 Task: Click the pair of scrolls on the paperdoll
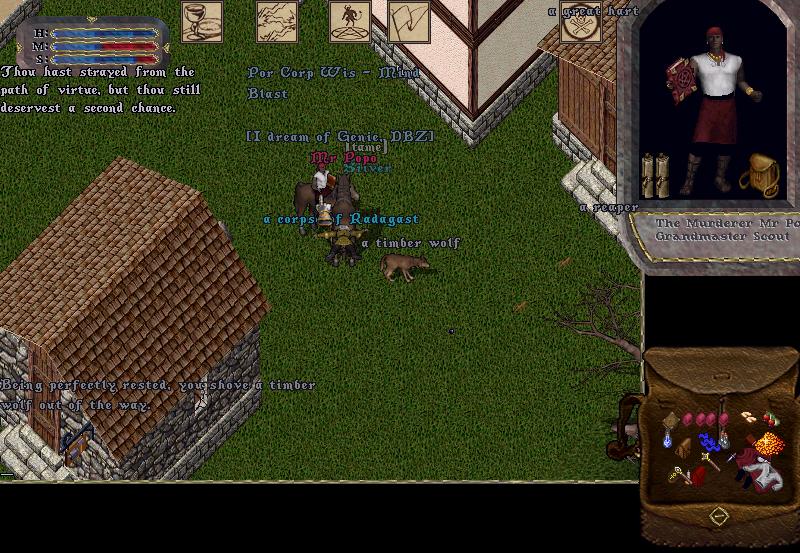click(654, 175)
